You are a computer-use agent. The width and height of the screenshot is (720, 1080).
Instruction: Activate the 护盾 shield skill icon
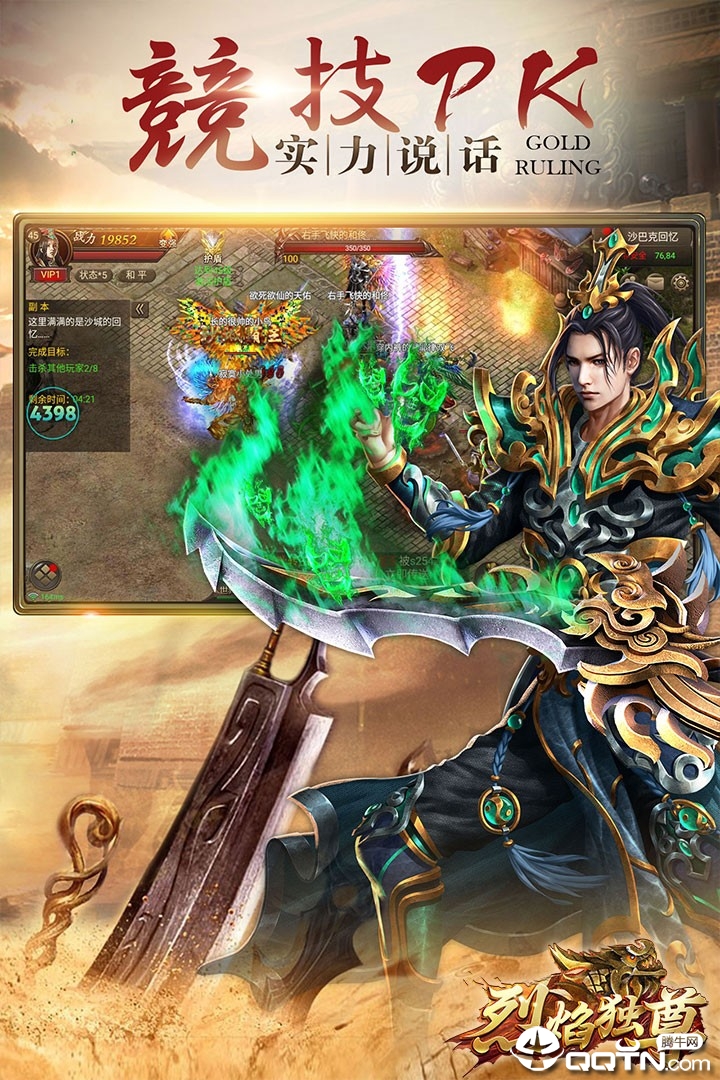click(210, 246)
